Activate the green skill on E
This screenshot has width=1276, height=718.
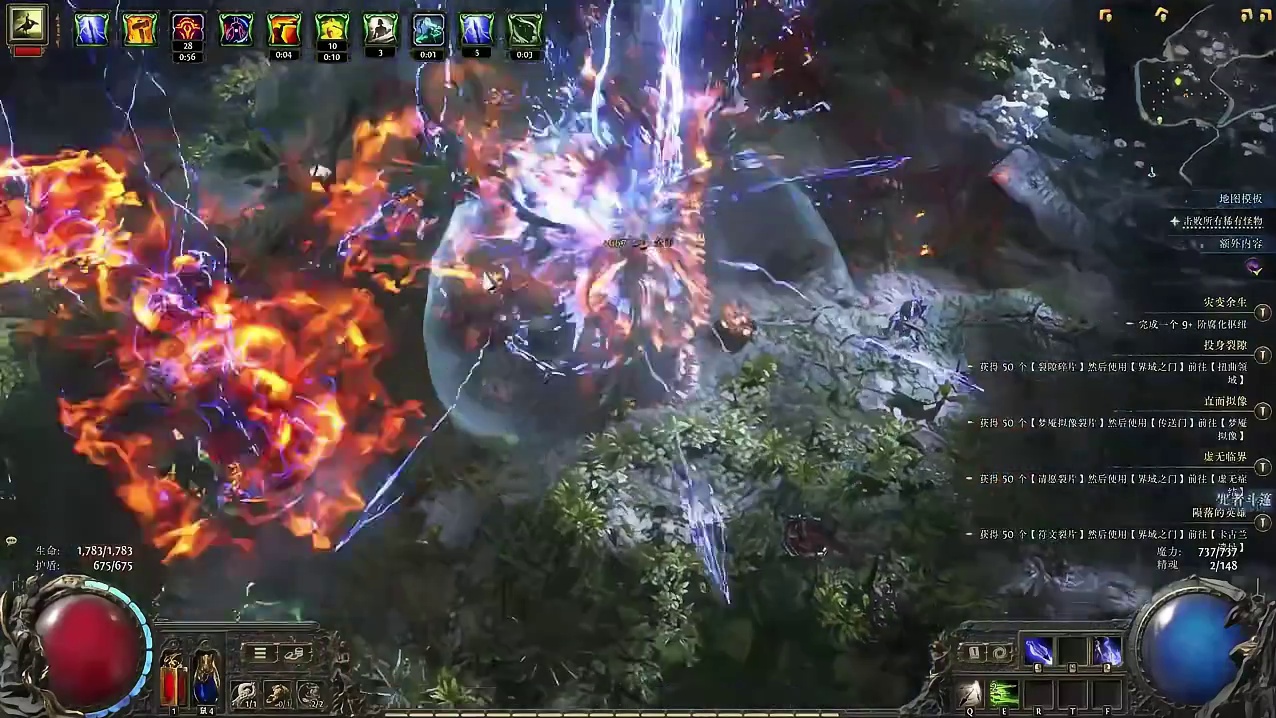pos(1004,693)
